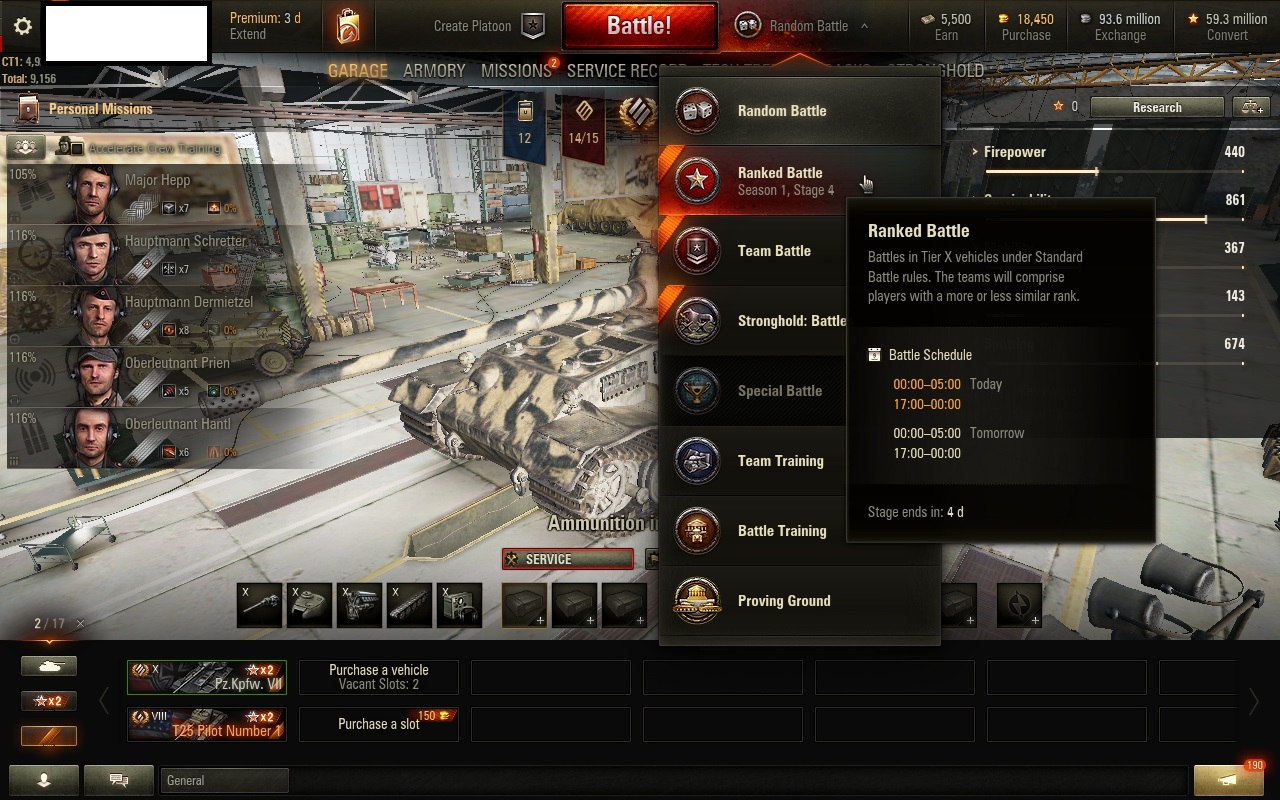Pick Team Battle mode
Image resolution: width=1280 pixels, height=800 pixels.
[773, 251]
